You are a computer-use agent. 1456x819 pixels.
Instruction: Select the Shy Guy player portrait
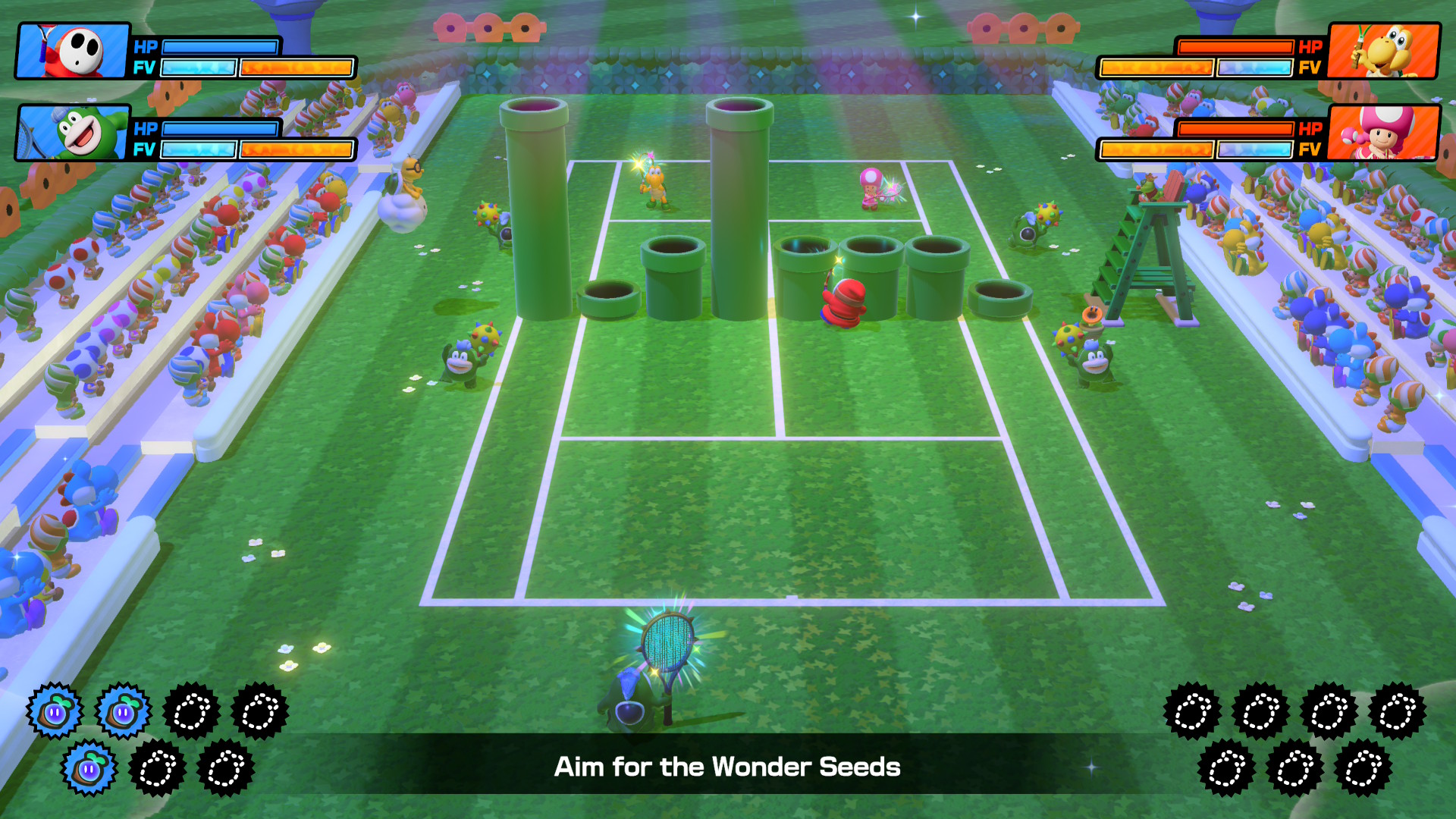pos(74,51)
